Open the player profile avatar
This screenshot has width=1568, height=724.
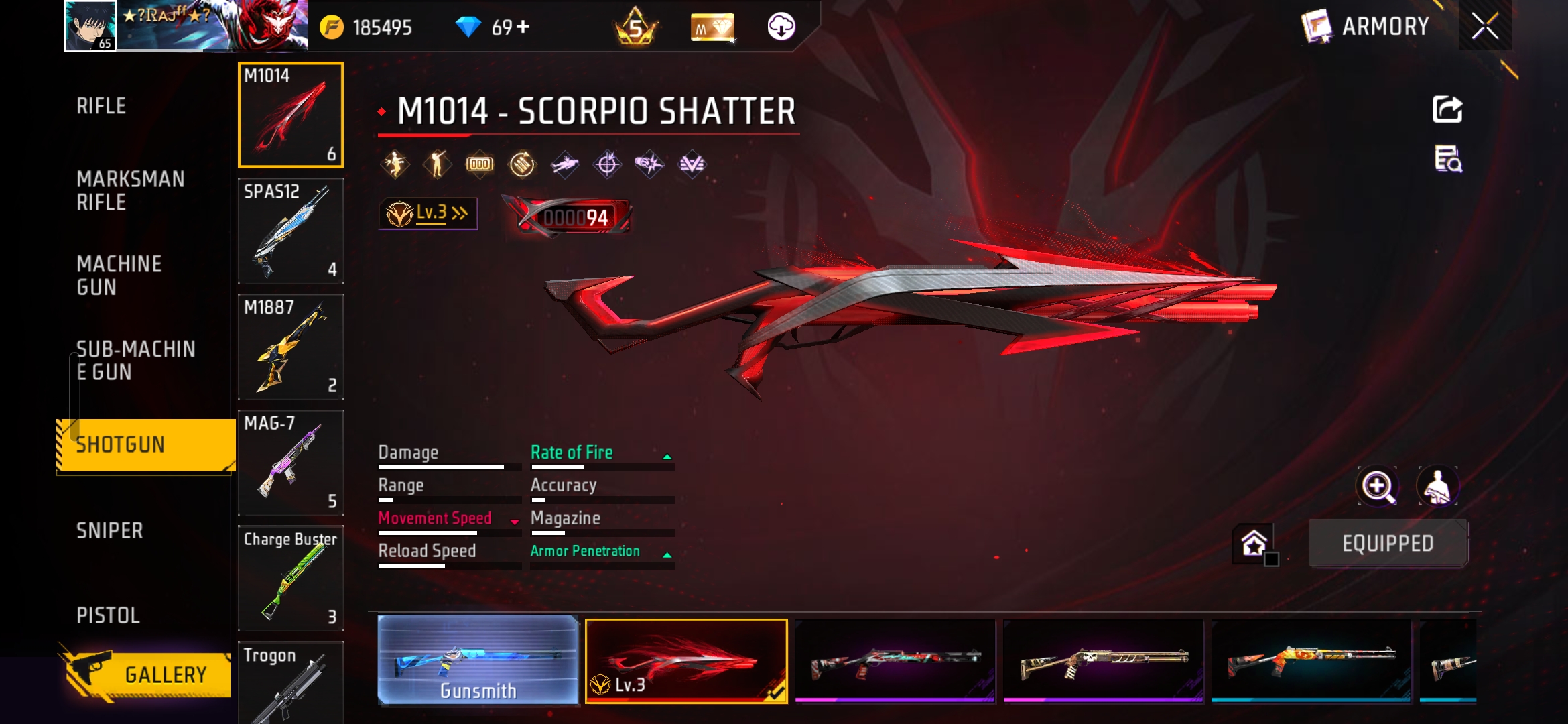pos(90,26)
